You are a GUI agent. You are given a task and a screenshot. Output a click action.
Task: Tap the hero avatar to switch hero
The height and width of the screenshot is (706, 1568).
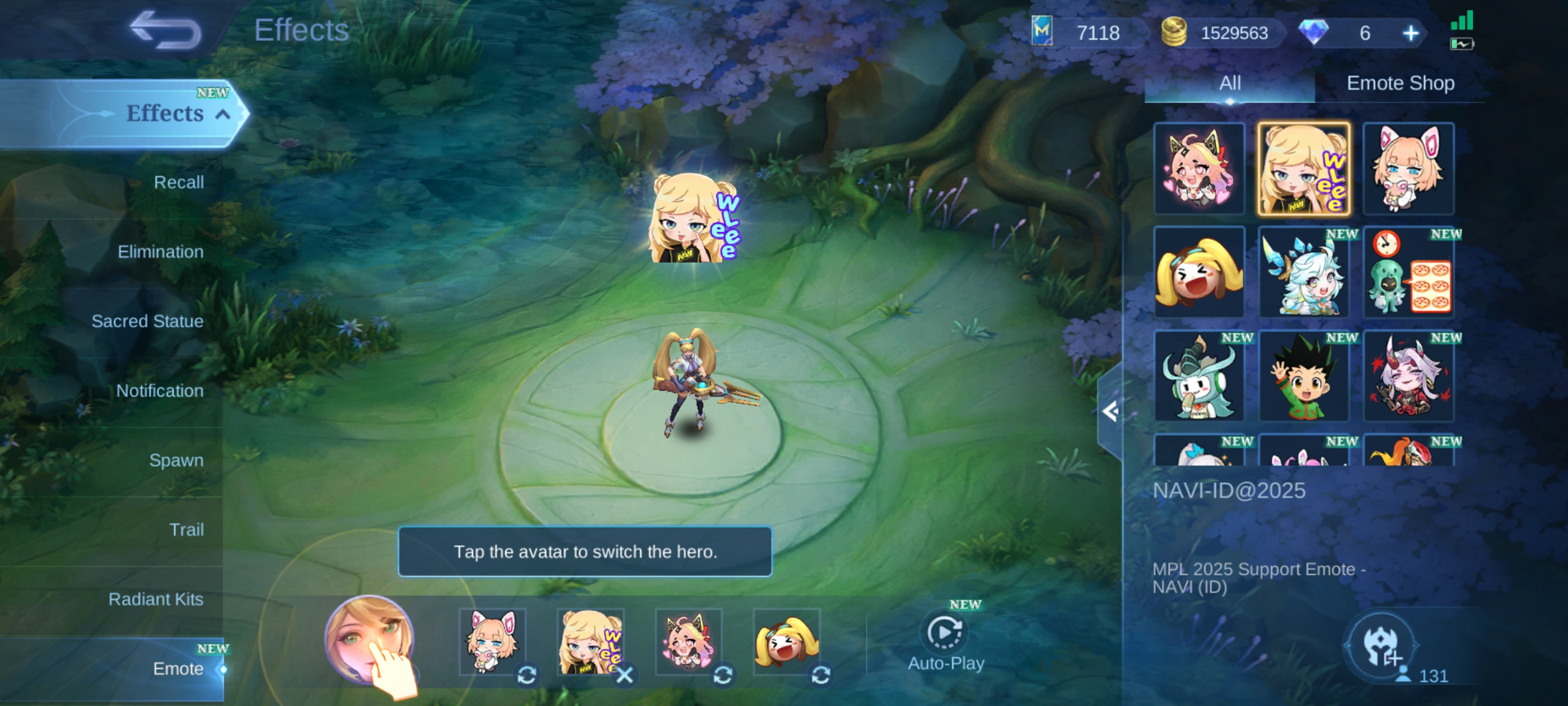point(369,640)
